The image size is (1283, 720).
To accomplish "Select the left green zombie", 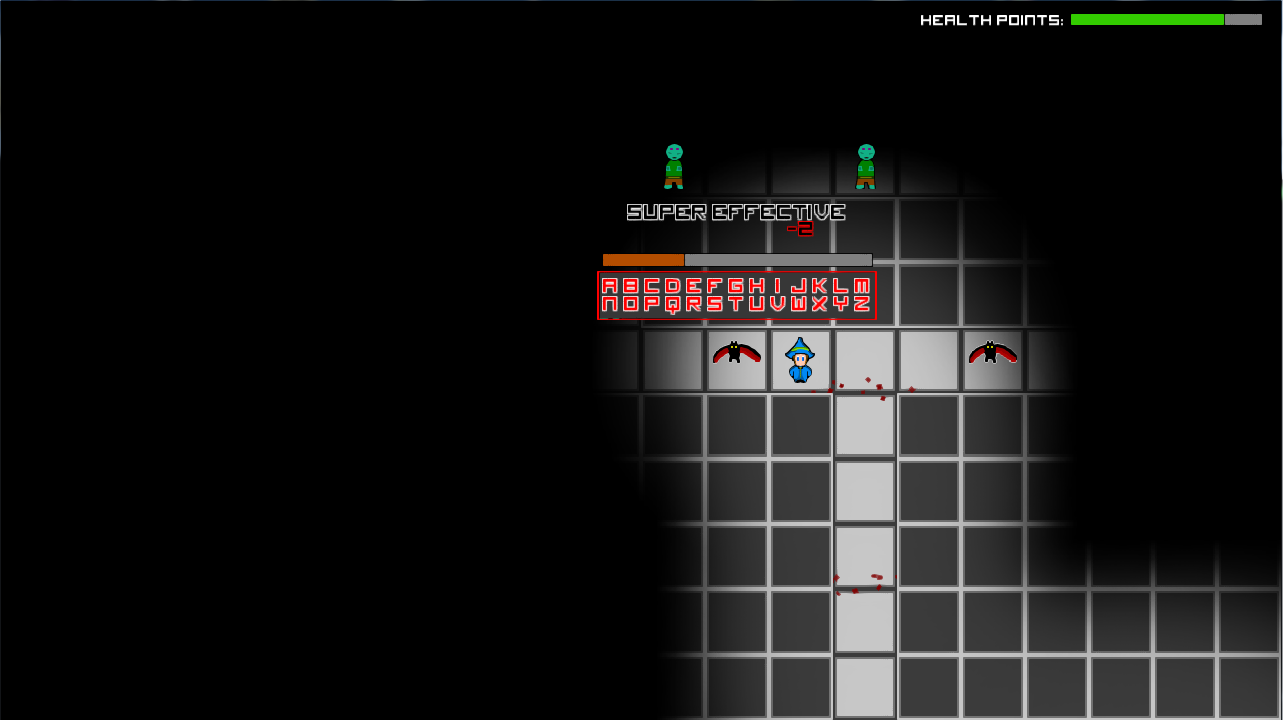I will (673, 165).
